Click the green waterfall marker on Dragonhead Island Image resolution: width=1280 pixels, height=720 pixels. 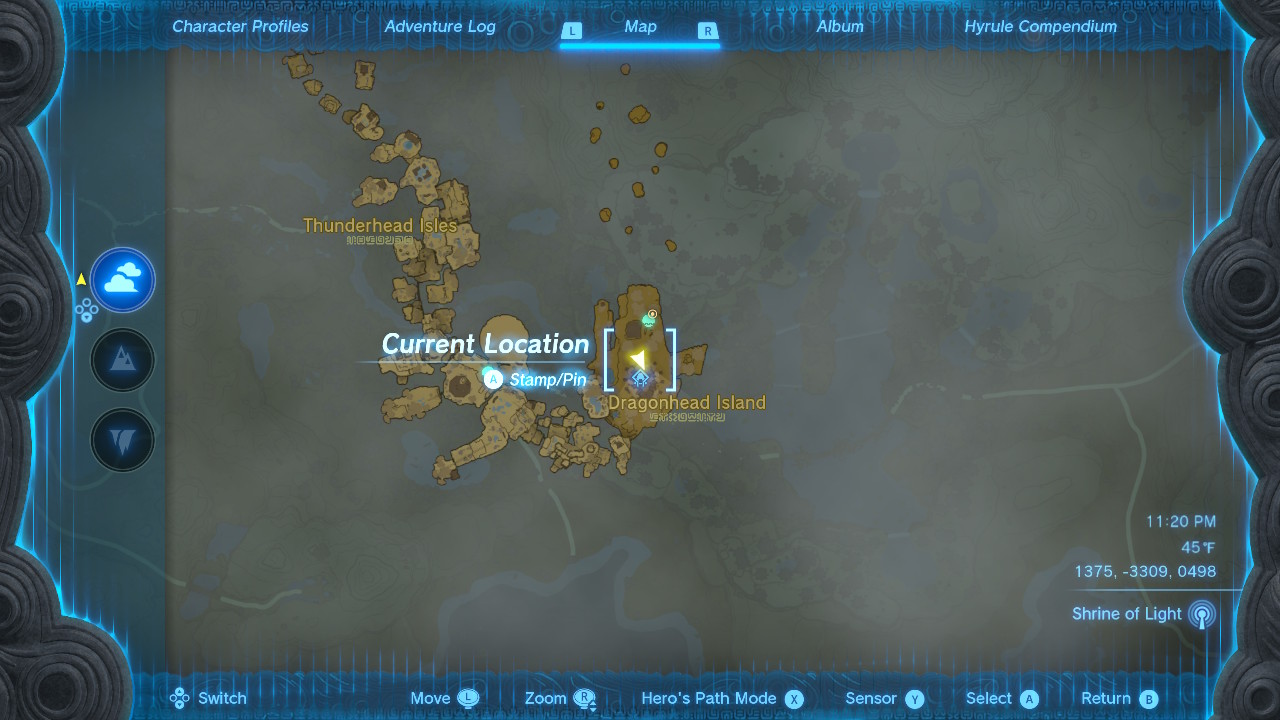coord(650,320)
